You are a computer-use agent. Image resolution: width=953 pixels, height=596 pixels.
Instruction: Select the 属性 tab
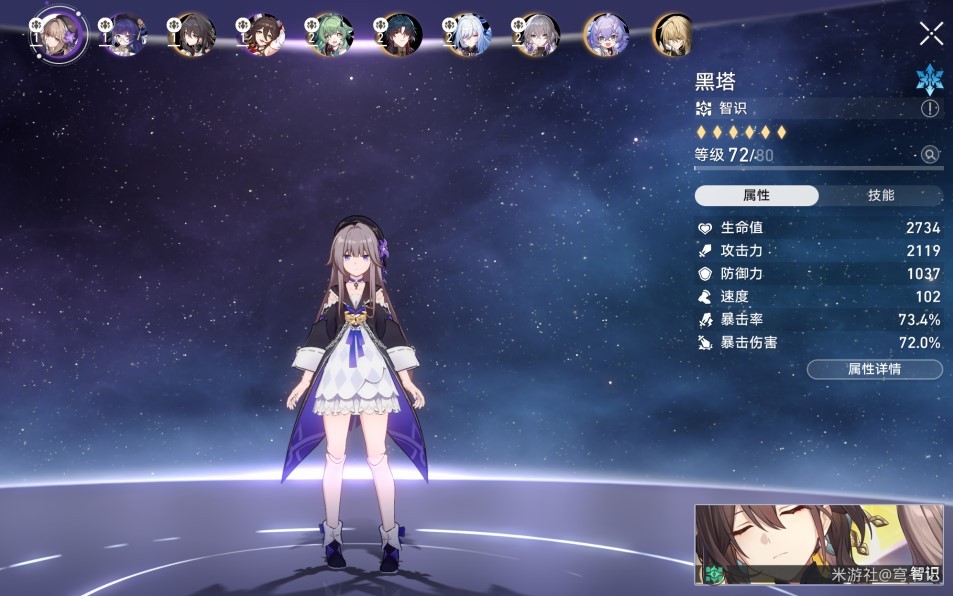[x=756, y=196]
